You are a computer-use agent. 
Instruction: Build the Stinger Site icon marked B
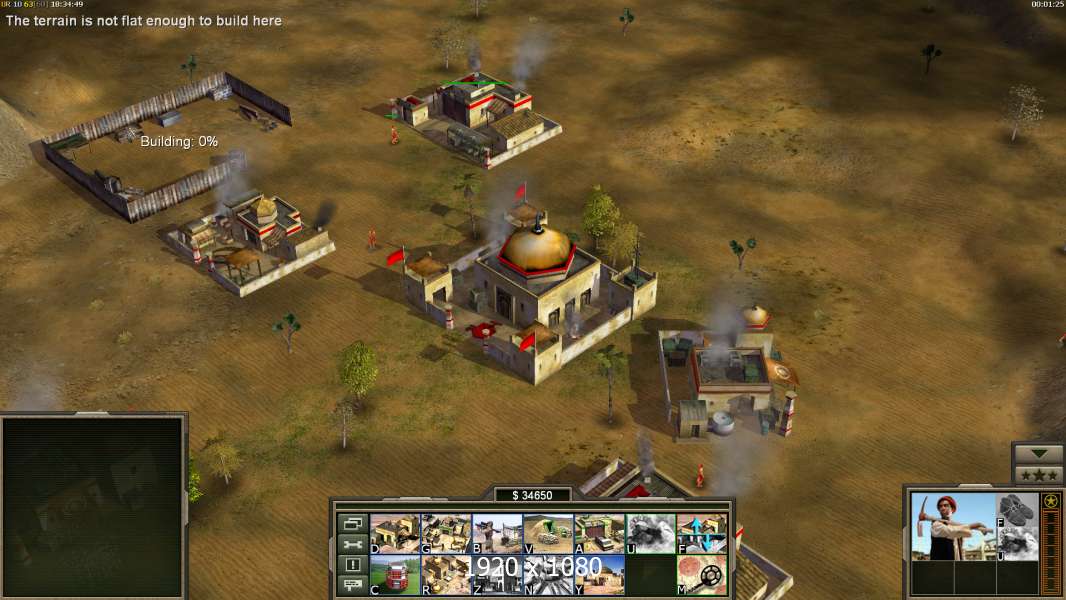tap(497, 534)
